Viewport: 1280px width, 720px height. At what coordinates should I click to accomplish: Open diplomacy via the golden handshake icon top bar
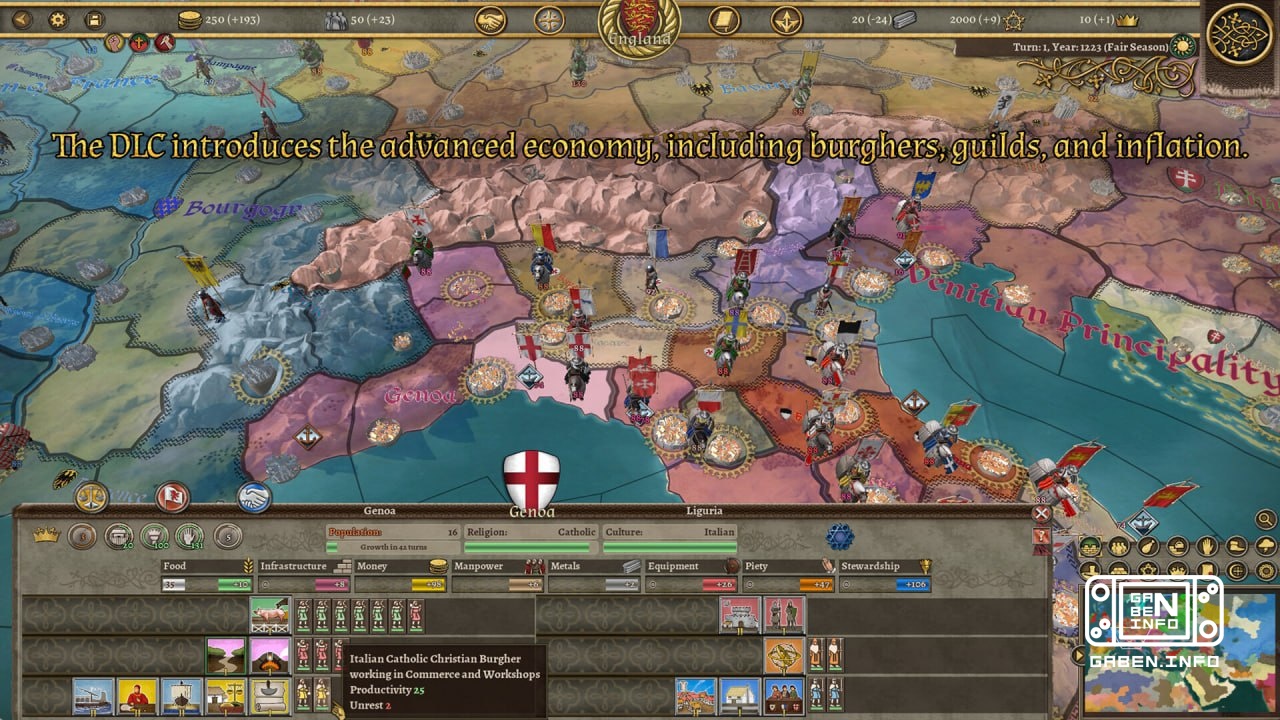point(490,19)
